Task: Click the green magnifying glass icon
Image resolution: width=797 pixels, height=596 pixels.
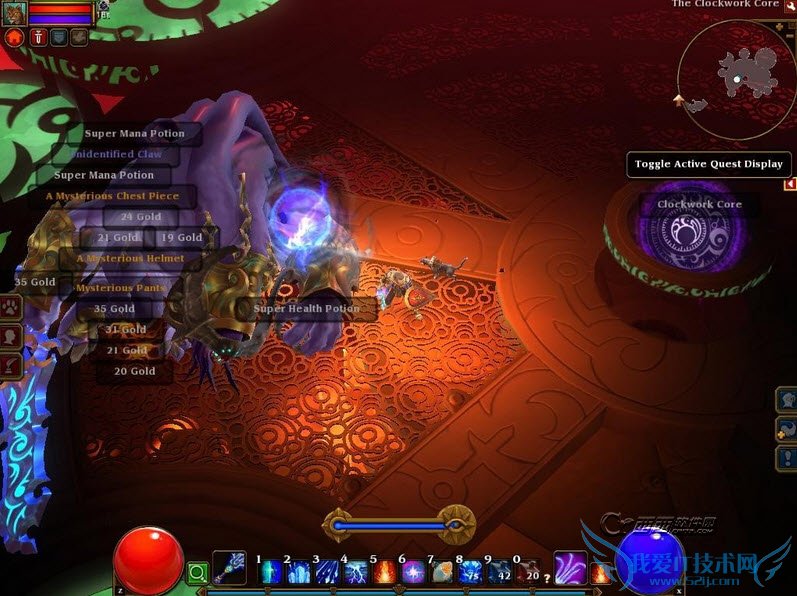Action: coord(198,573)
